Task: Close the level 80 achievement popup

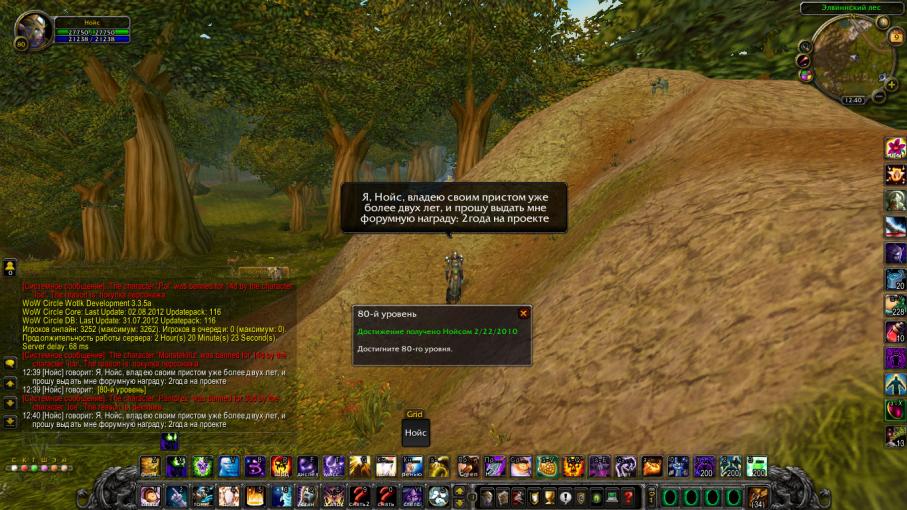Action: click(x=523, y=313)
